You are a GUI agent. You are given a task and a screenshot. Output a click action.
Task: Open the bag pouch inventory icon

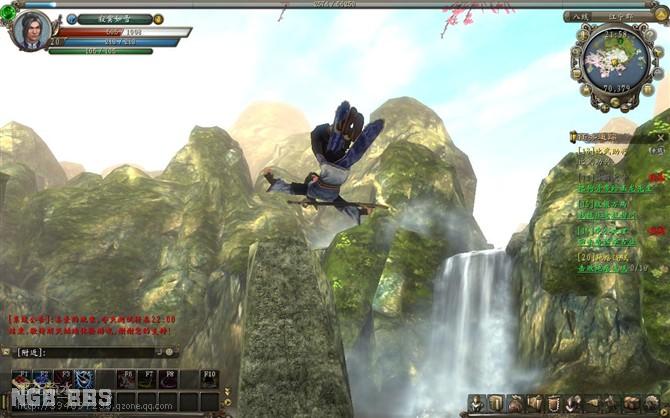(x=516, y=403)
